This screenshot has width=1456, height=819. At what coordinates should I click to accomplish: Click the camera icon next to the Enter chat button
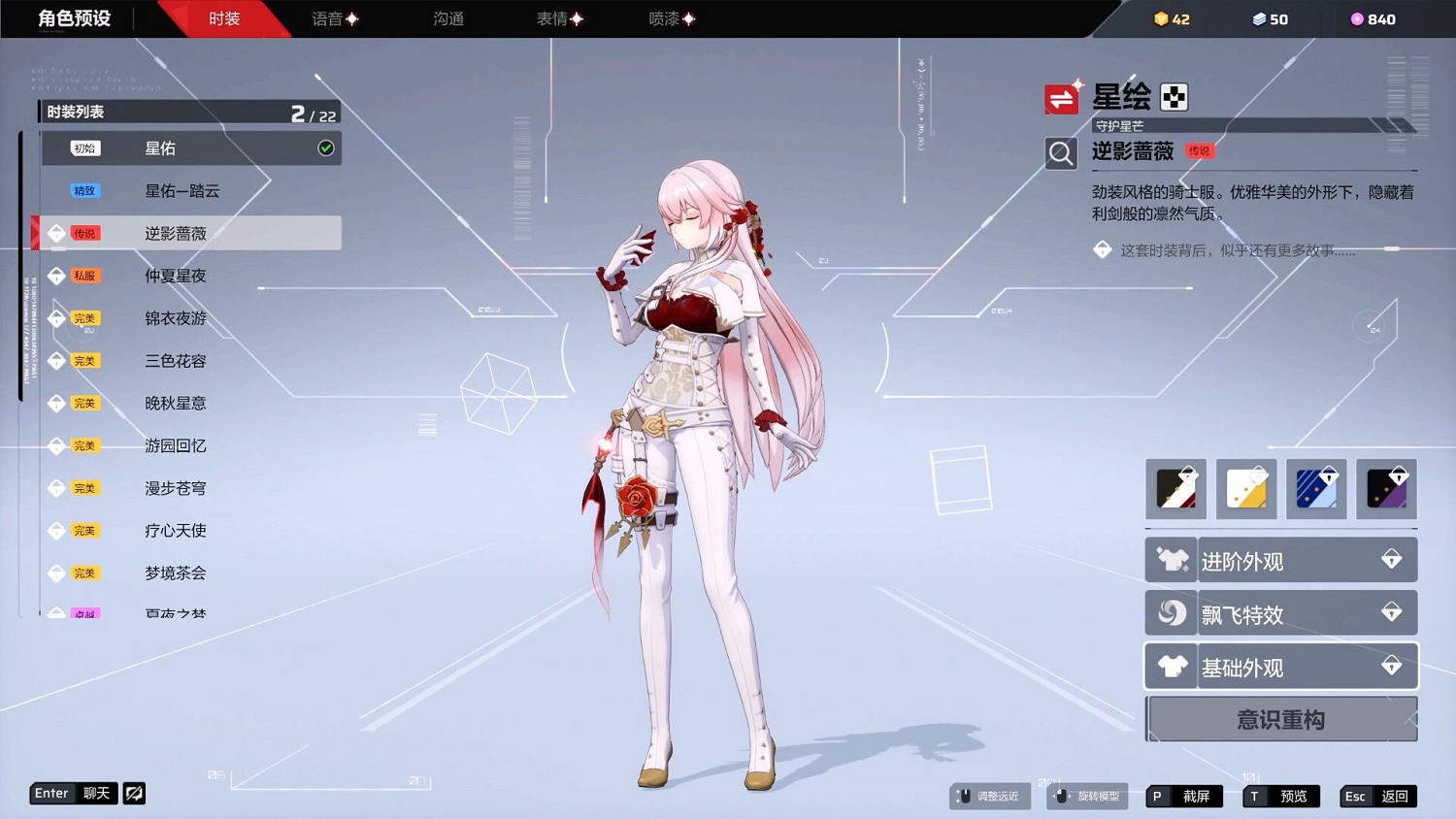[134, 794]
